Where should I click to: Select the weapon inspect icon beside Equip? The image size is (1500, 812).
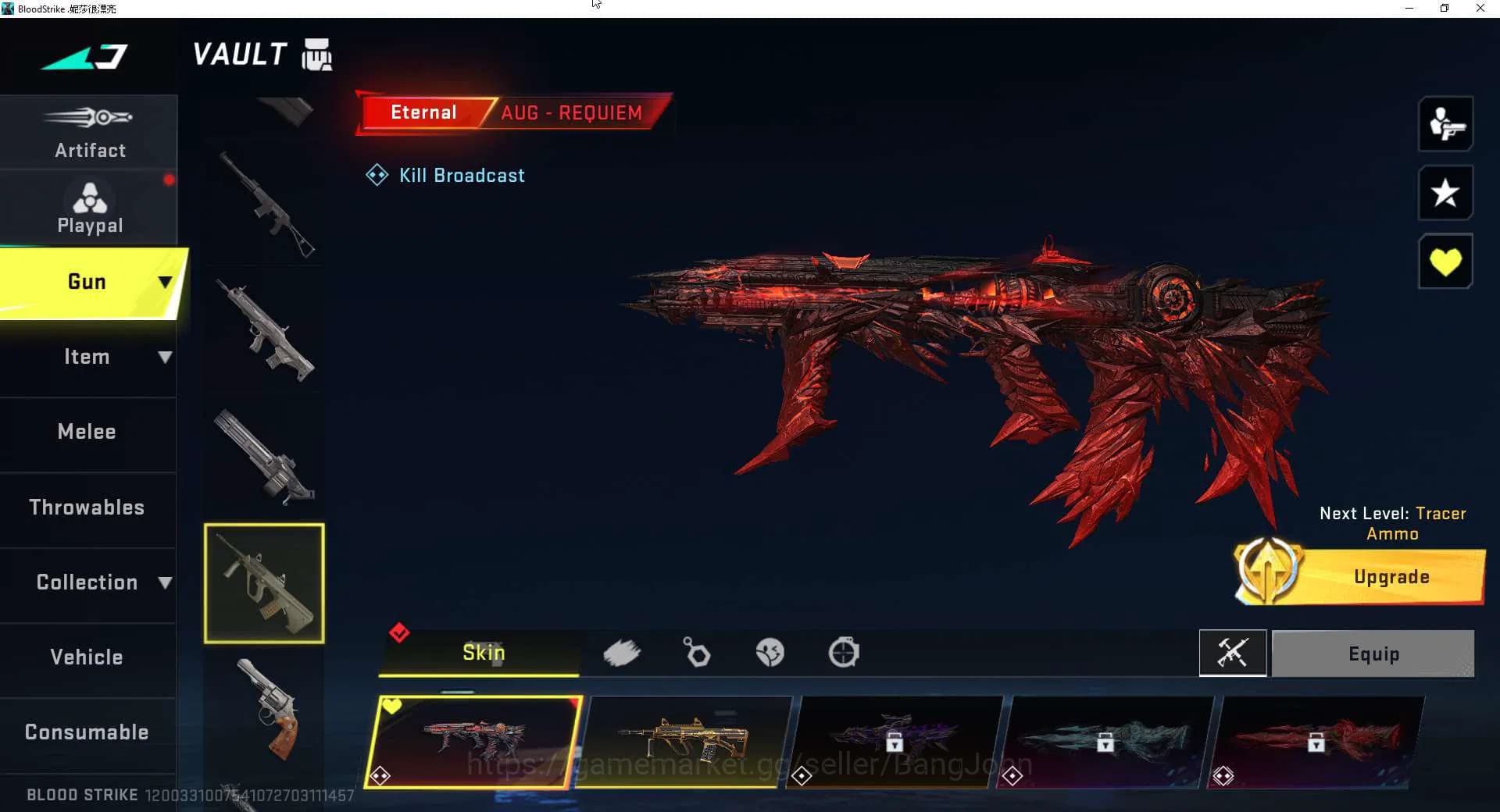click(x=1233, y=654)
